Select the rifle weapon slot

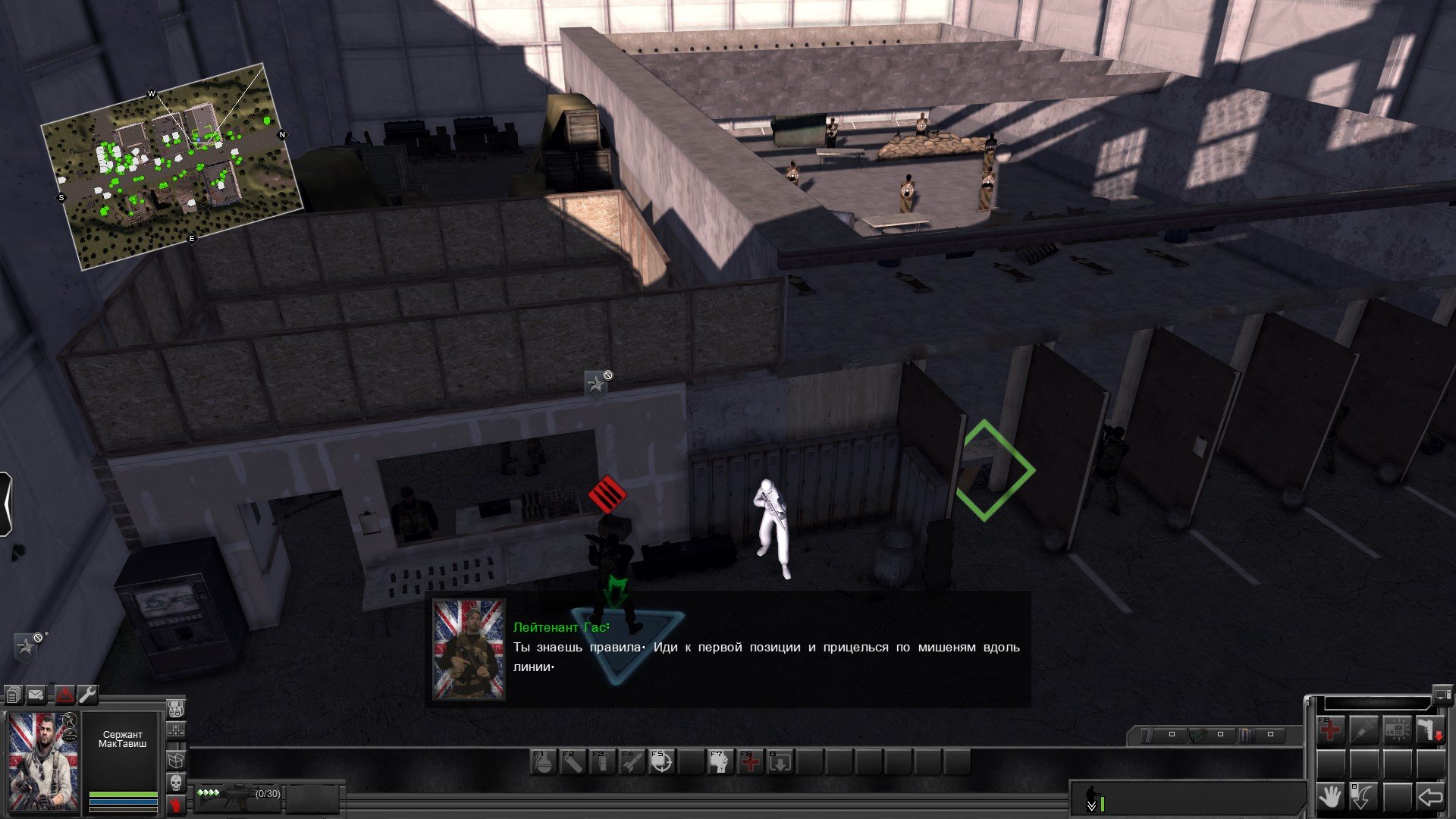pos(238,796)
